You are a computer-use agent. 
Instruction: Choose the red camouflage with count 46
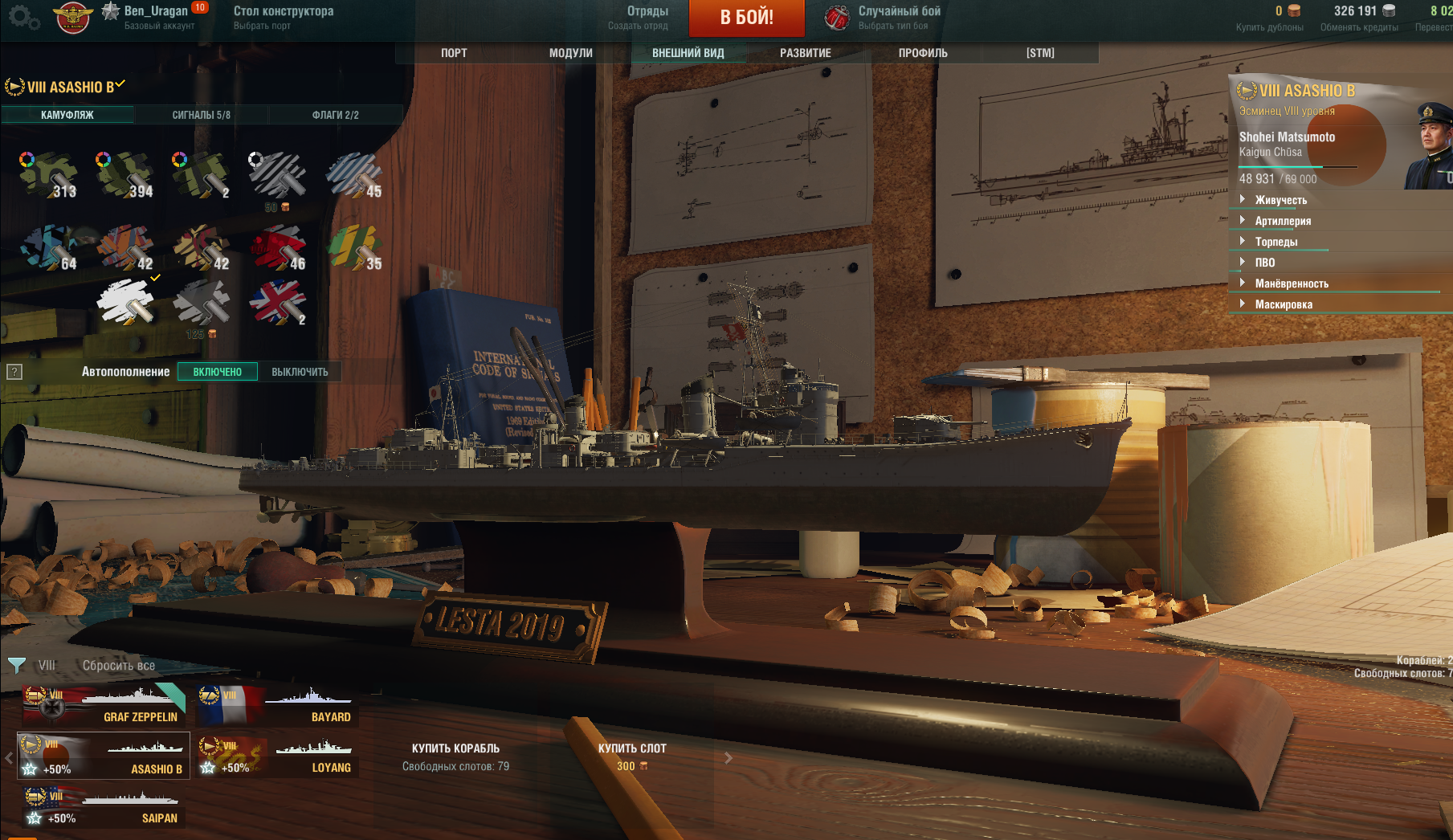[277, 247]
